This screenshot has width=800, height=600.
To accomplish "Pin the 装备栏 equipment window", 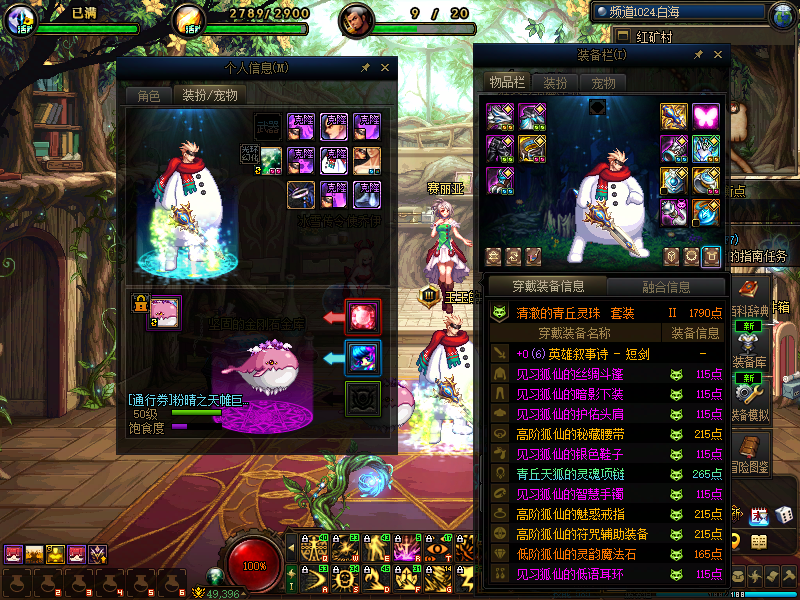I will click(x=697, y=54).
